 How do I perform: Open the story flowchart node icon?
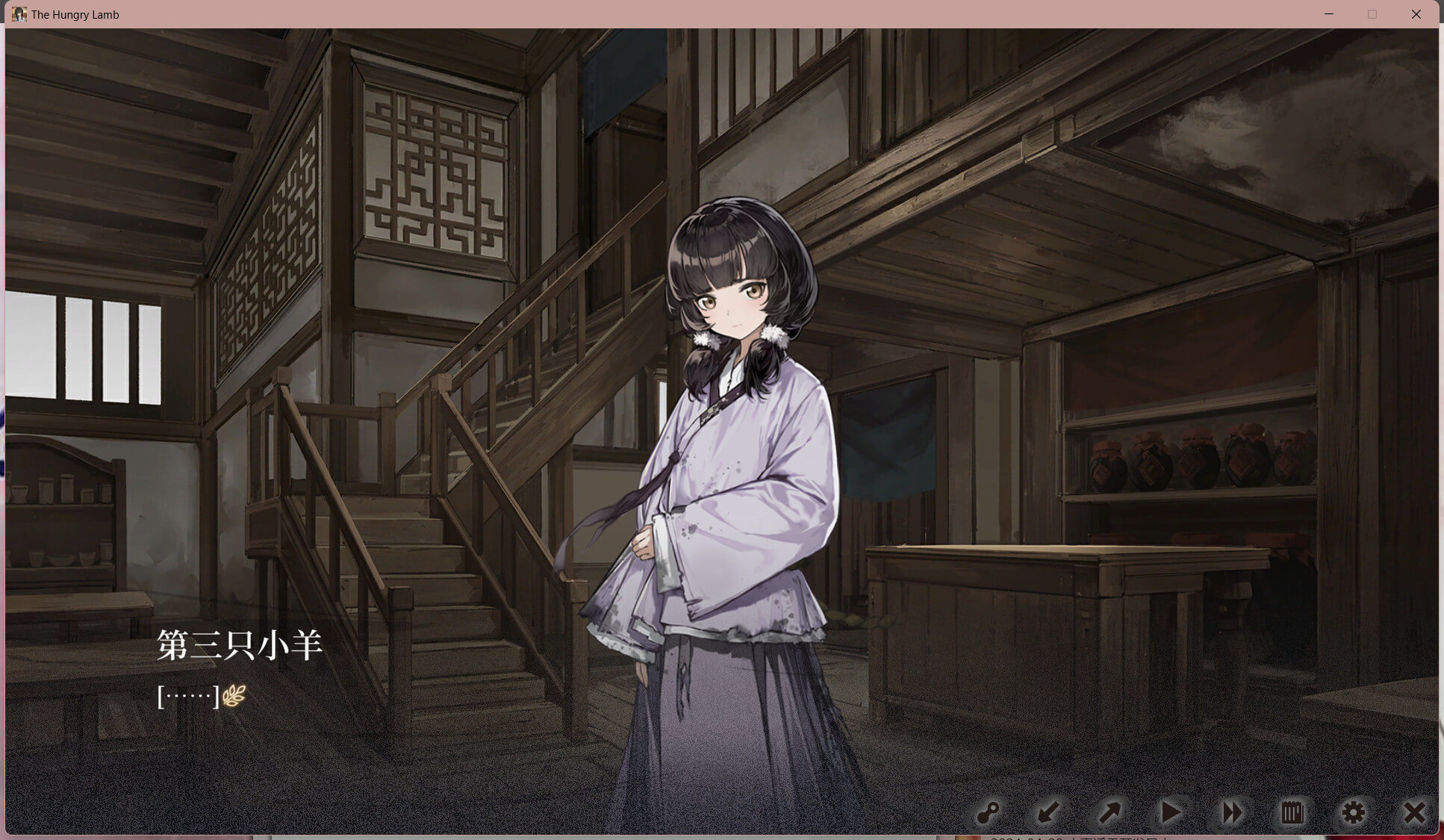pyautogui.click(x=988, y=812)
